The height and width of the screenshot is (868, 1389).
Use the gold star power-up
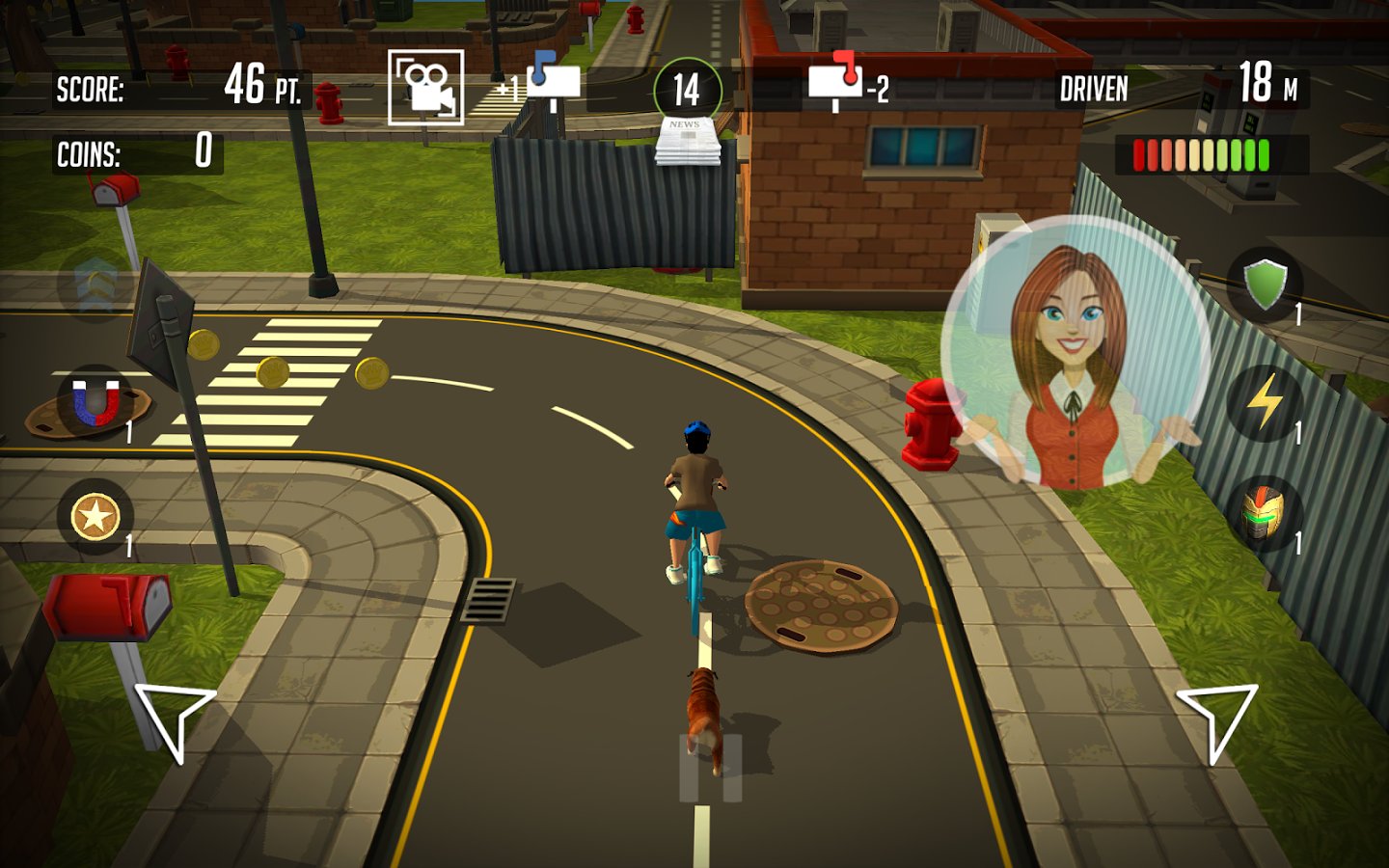(95, 516)
